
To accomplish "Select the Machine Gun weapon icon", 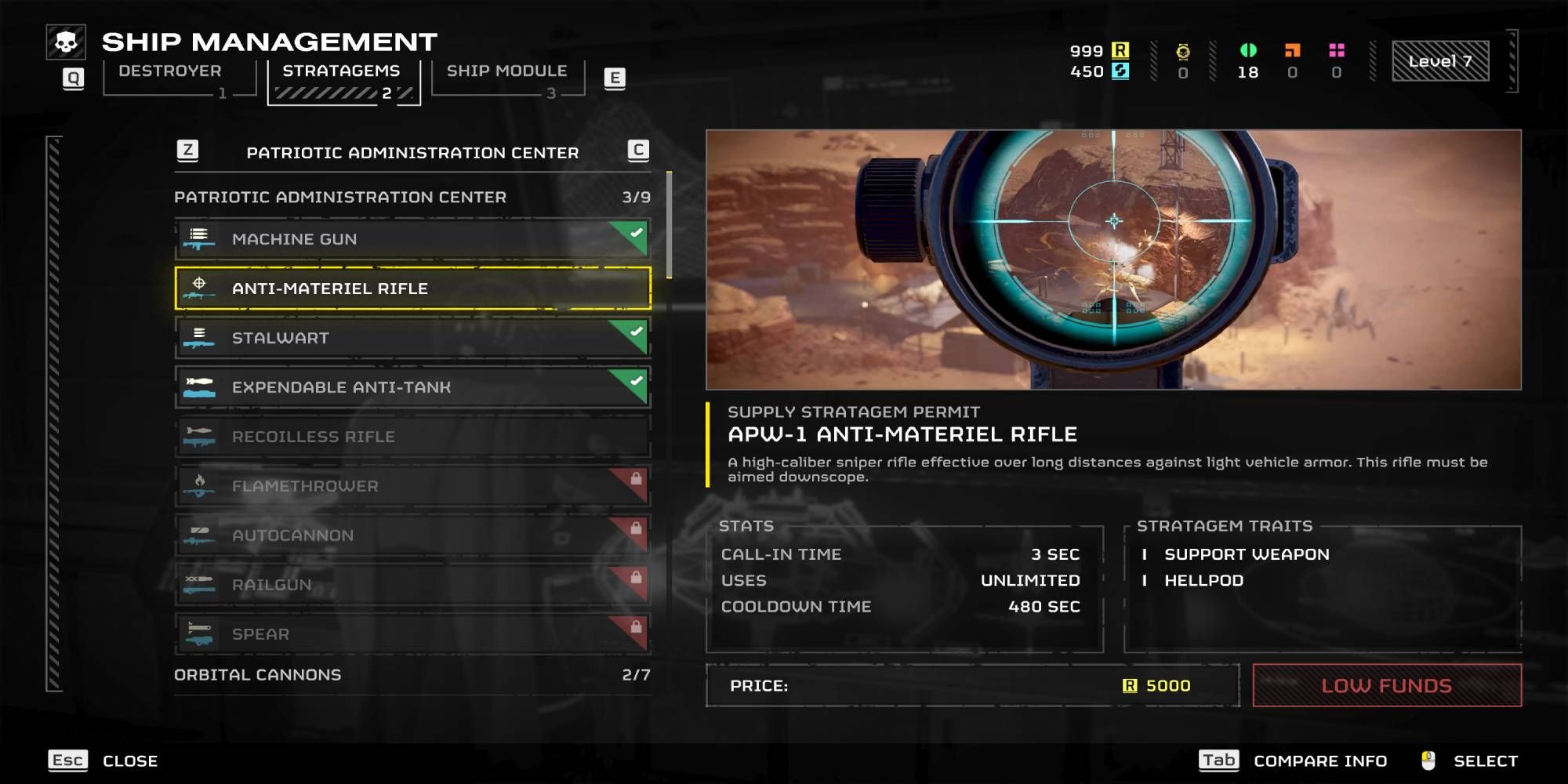I will pyautogui.click(x=201, y=238).
